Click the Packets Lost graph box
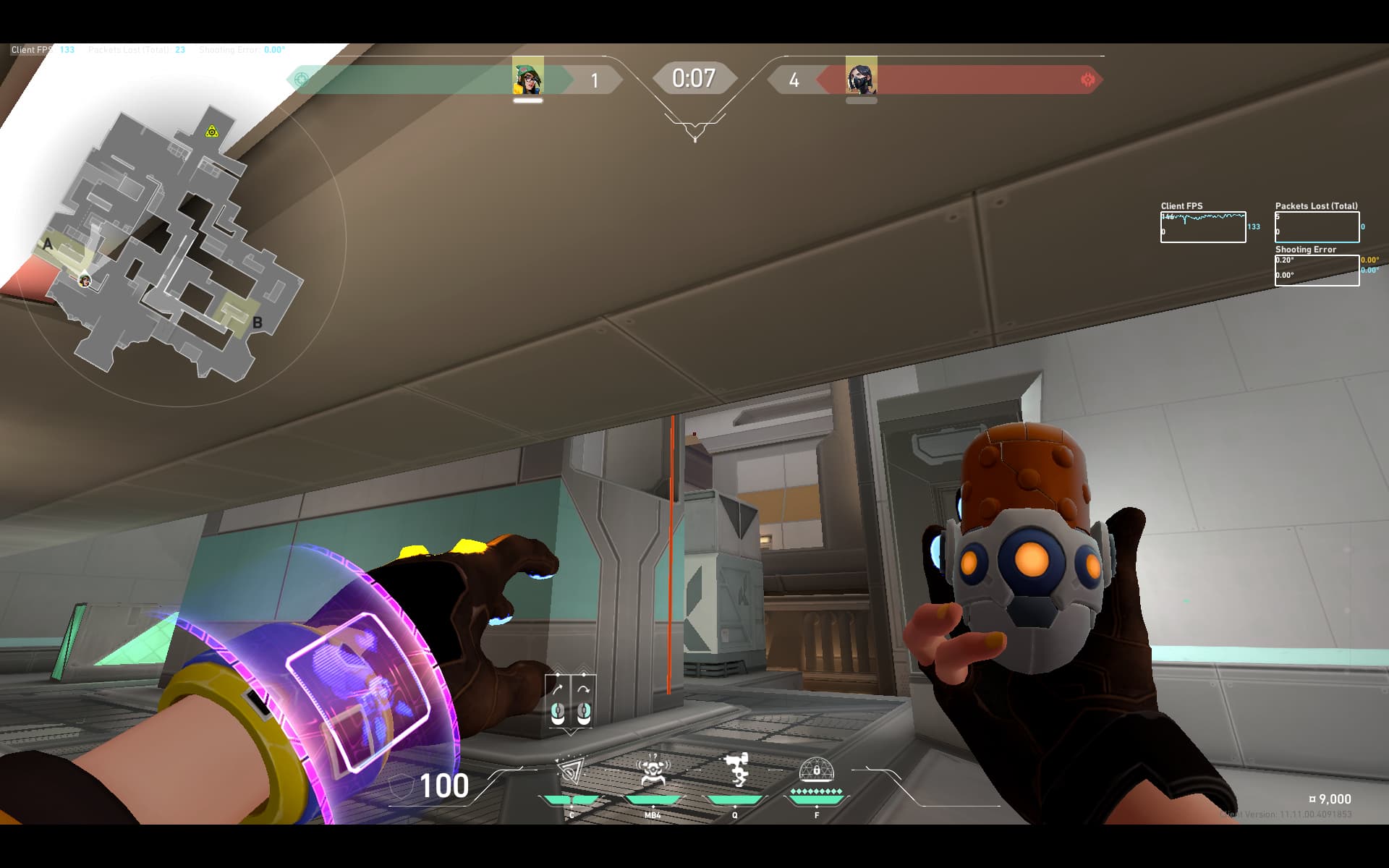The height and width of the screenshot is (868, 1389). [x=1317, y=227]
